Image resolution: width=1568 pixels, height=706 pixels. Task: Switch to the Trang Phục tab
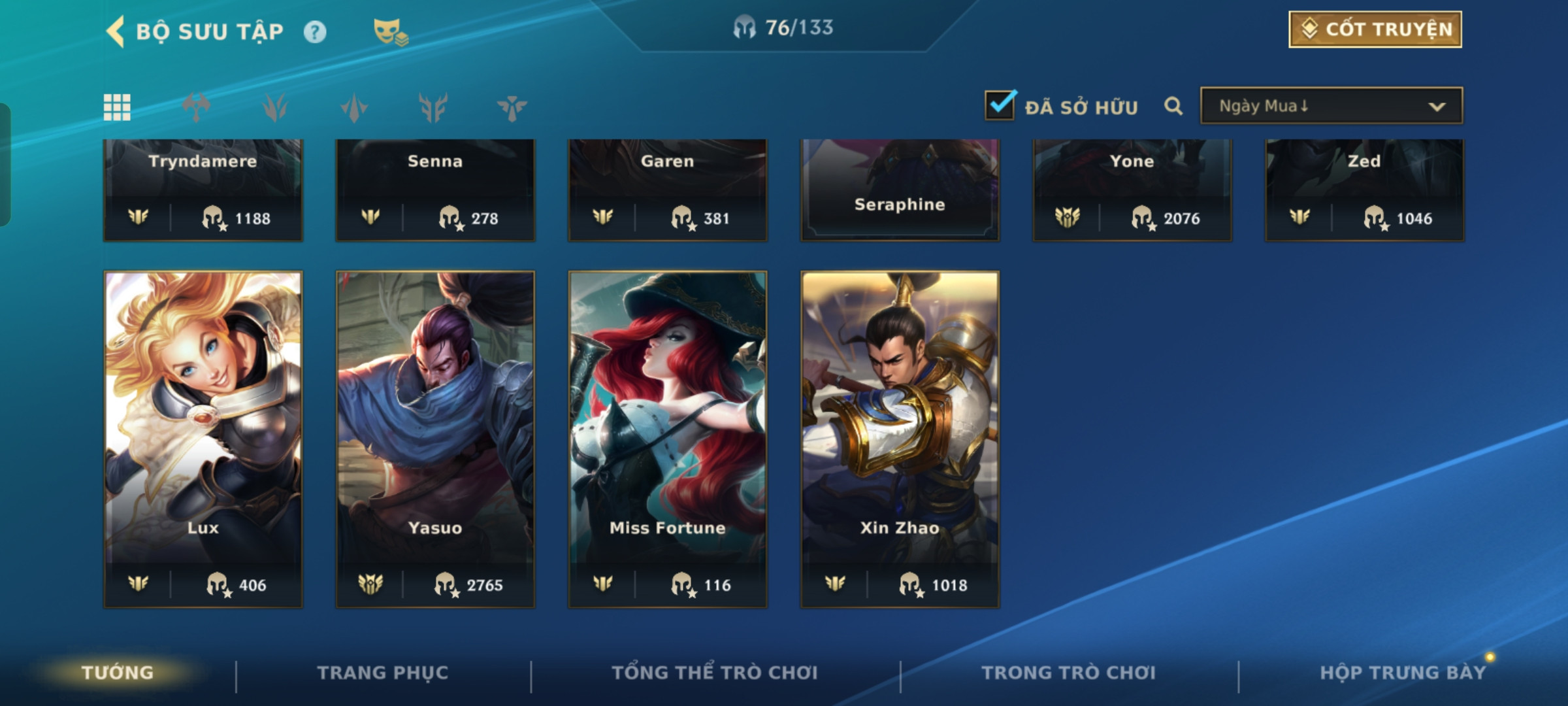[x=383, y=673]
